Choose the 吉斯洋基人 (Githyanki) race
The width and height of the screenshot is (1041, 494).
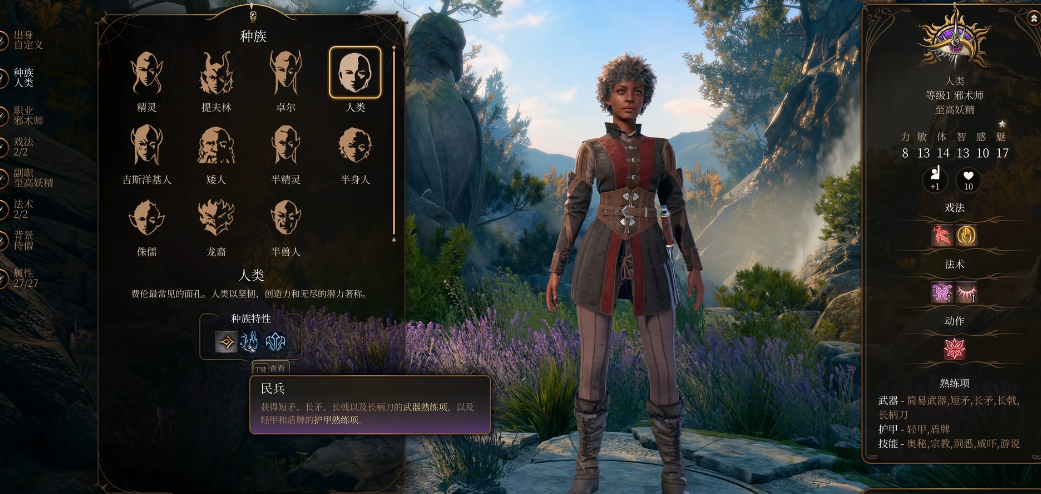[147, 145]
